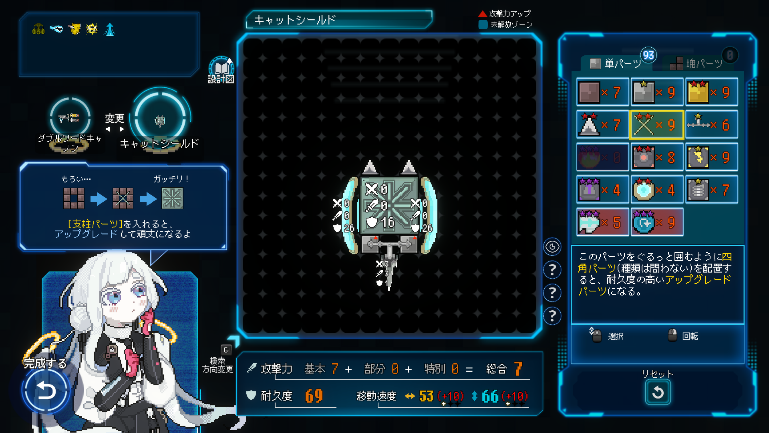Open the 設計図 blueprint book
Image resolution: width=769 pixels, height=433 pixels.
(x=220, y=68)
